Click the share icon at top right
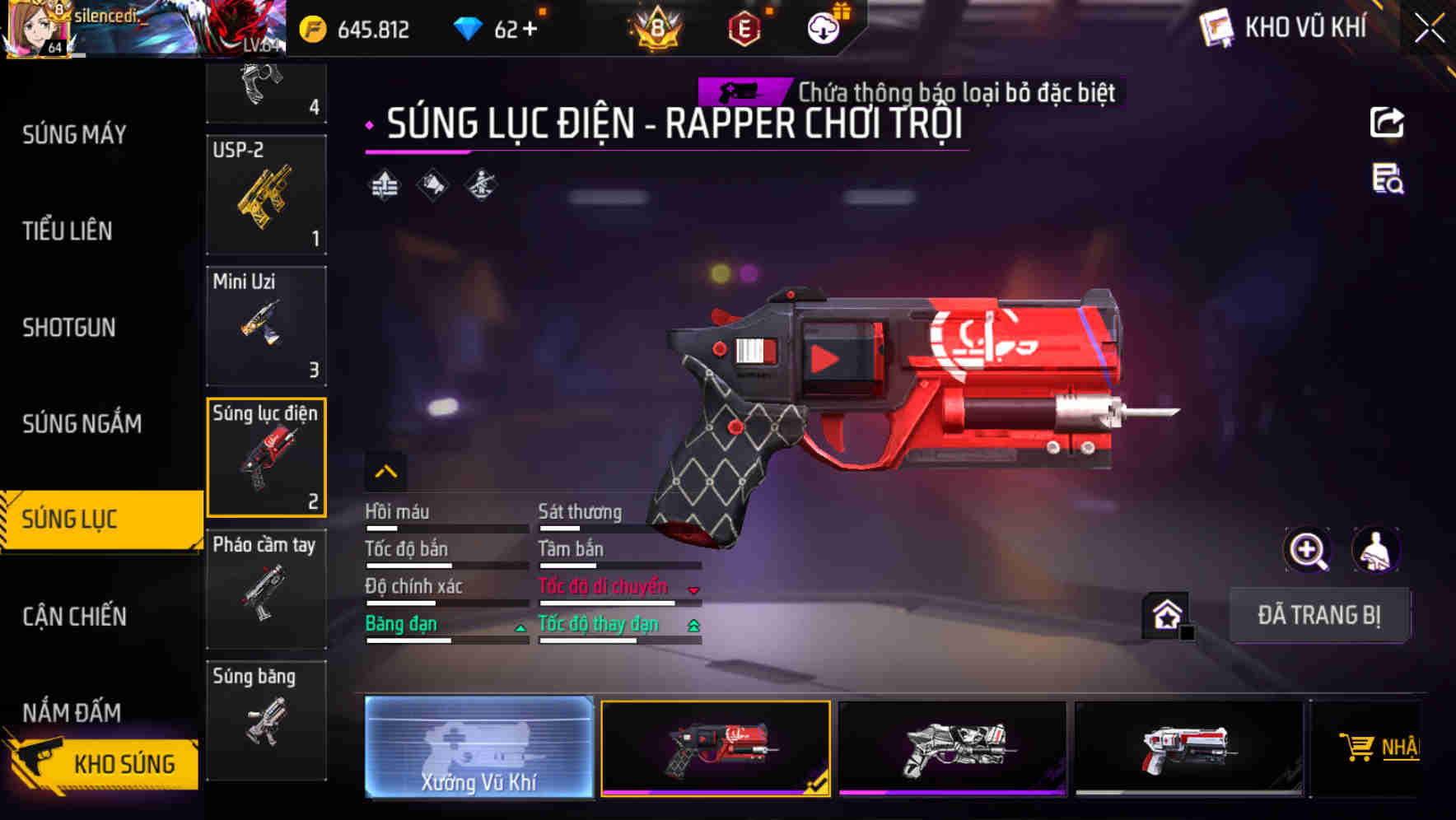Viewport: 1456px width, 820px height. (1388, 122)
